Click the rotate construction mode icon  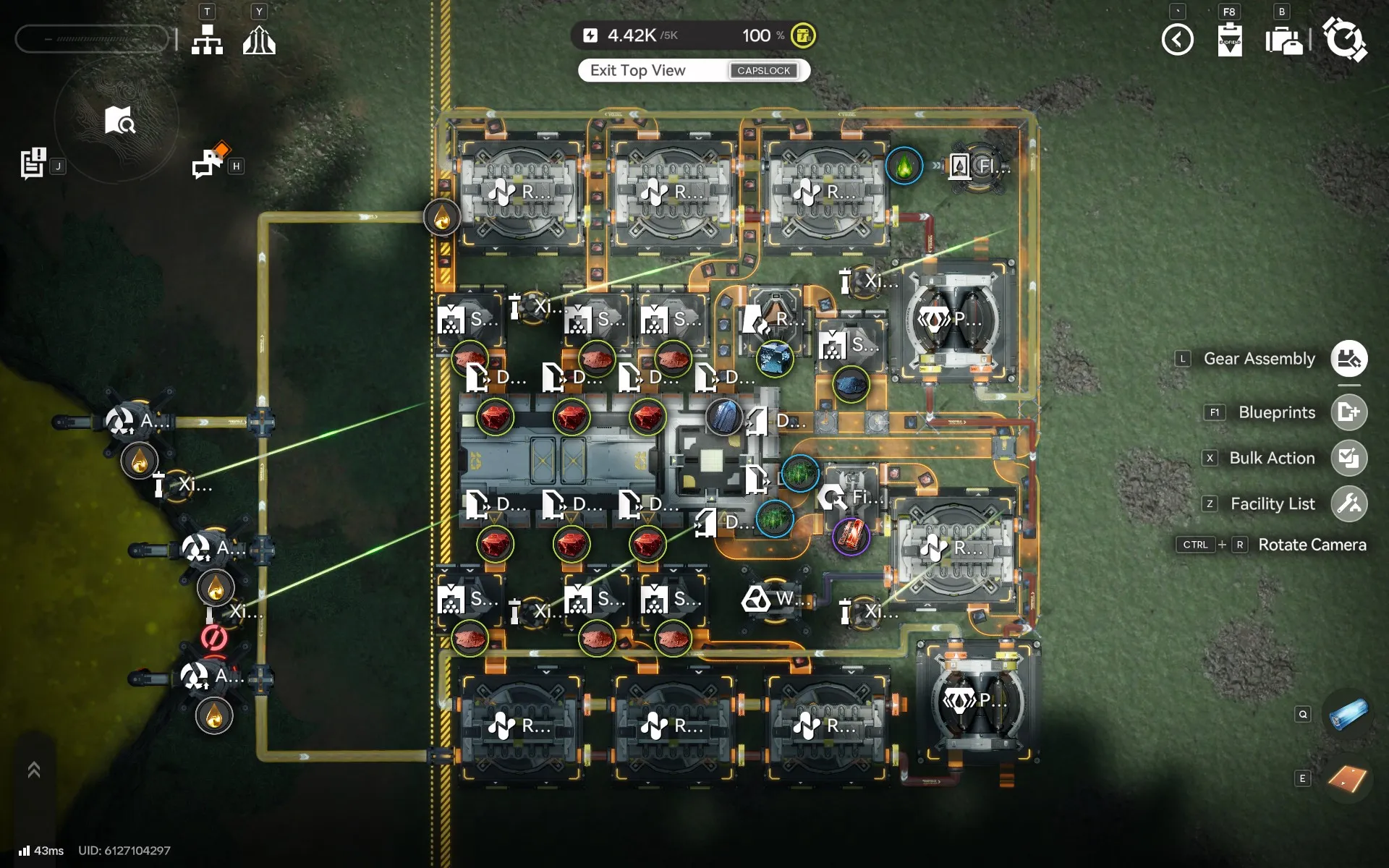(x=1346, y=41)
